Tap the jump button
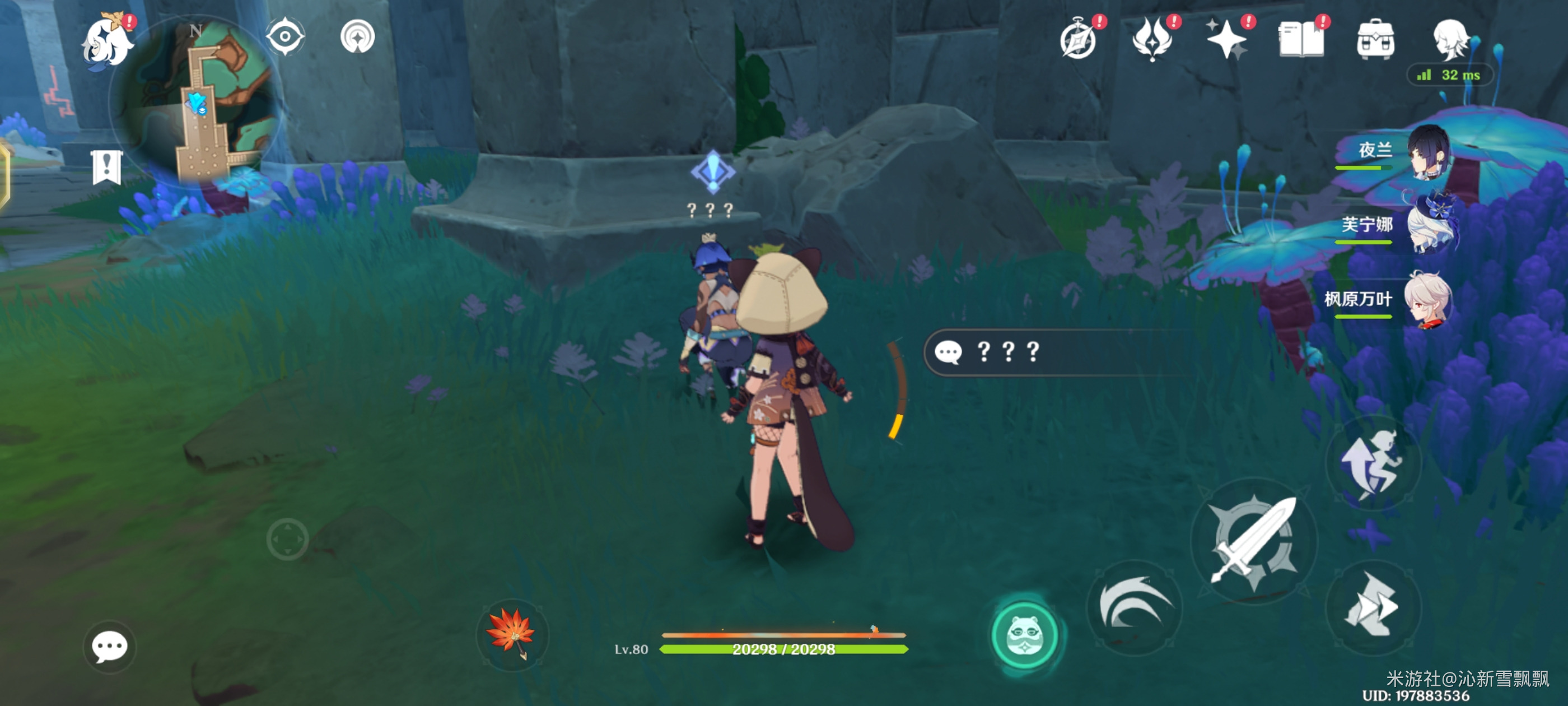Screen dimensions: 1568x706 click(1373, 464)
